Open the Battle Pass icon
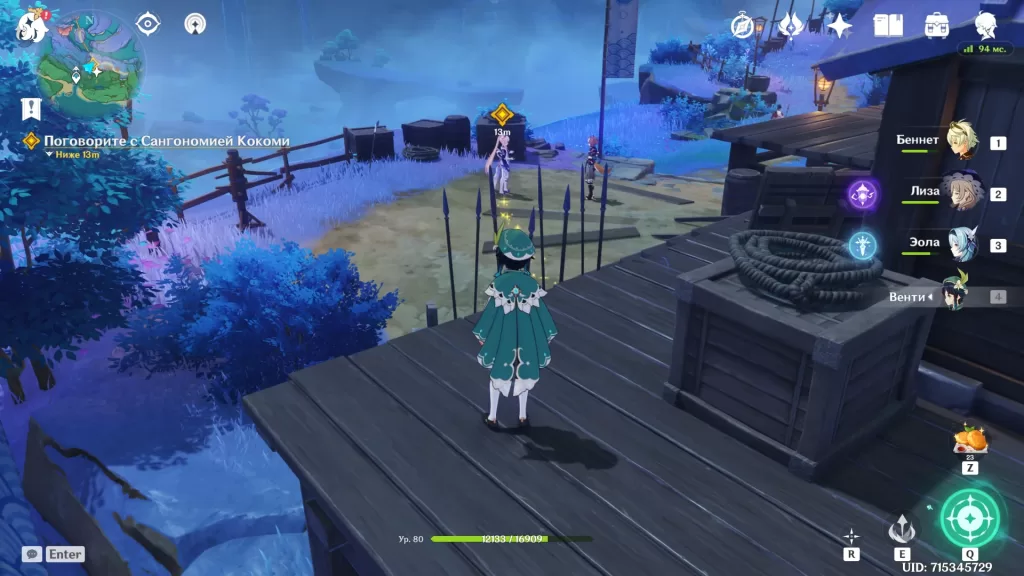The height and width of the screenshot is (576, 1024). [791, 26]
